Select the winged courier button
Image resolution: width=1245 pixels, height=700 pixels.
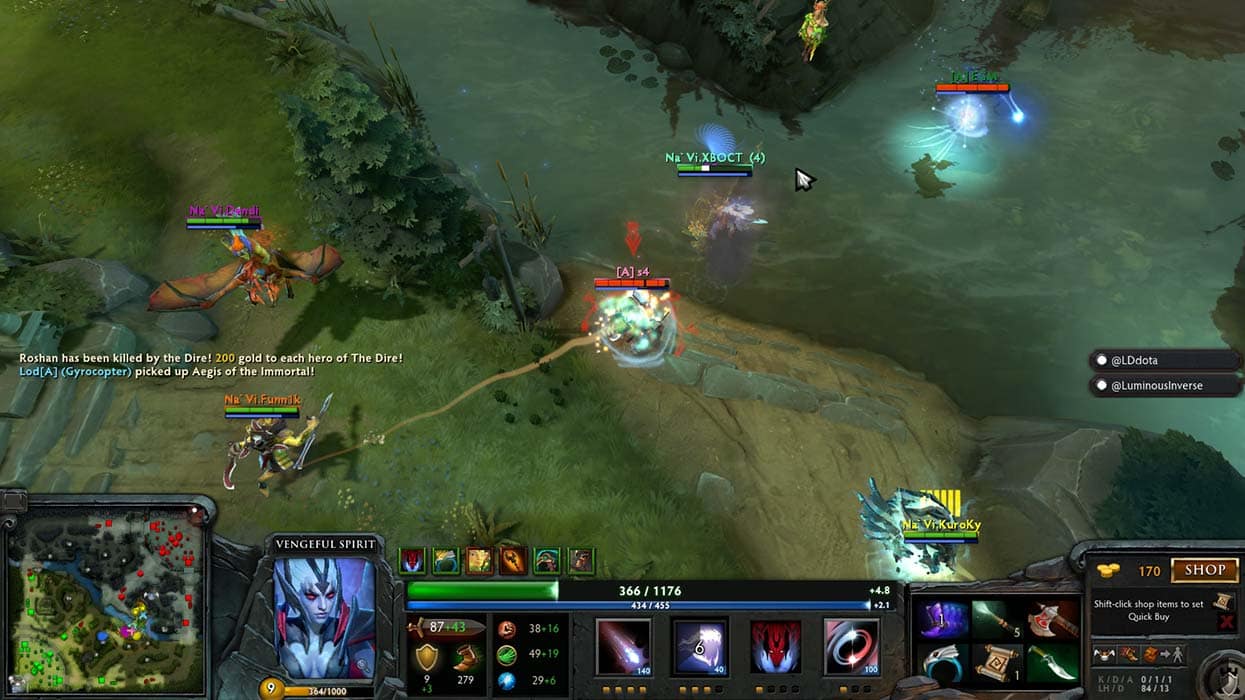pyautogui.click(x=1105, y=655)
